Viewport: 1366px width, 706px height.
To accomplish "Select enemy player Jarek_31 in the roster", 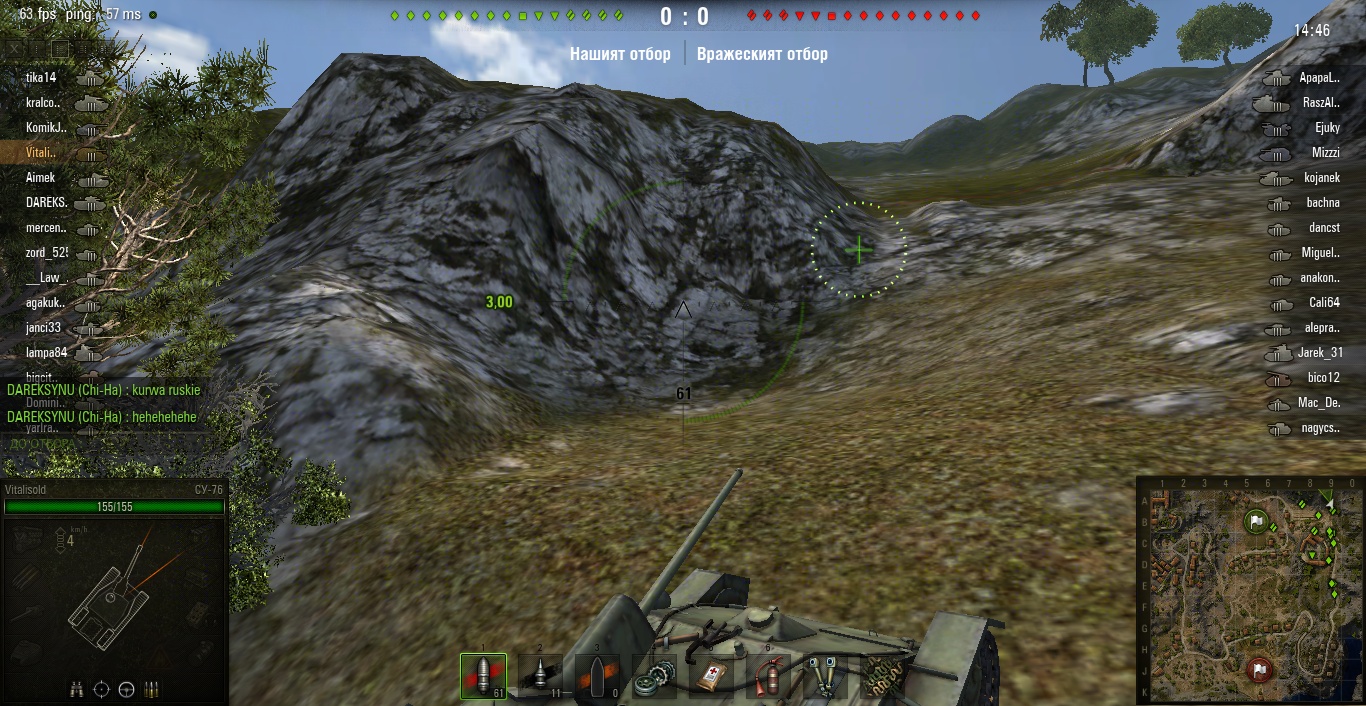I will click(x=1320, y=353).
